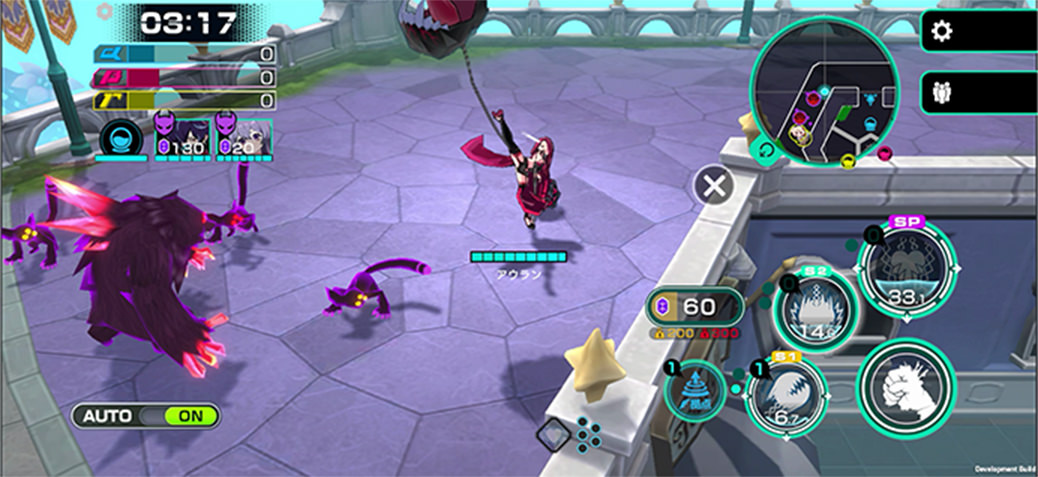
Task: Use the S1 skill icon
Action: point(785,397)
